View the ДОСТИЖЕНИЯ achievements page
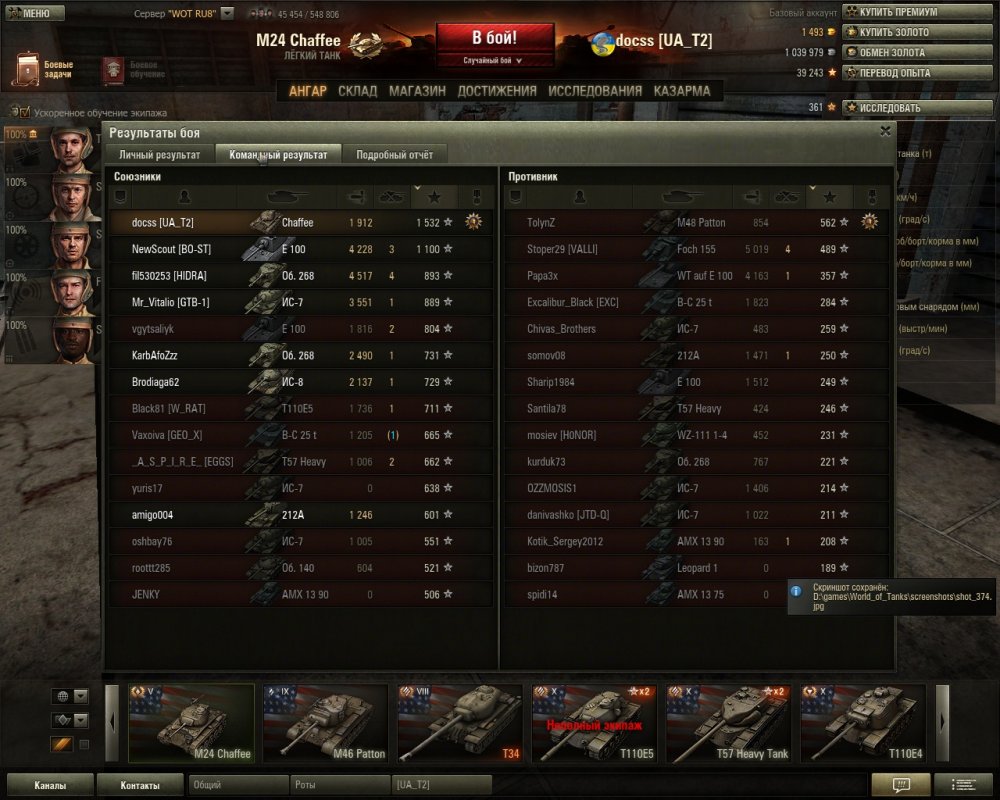Image resolution: width=1000 pixels, height=800 pixels. pyautogui.click(x=497, y=91)
